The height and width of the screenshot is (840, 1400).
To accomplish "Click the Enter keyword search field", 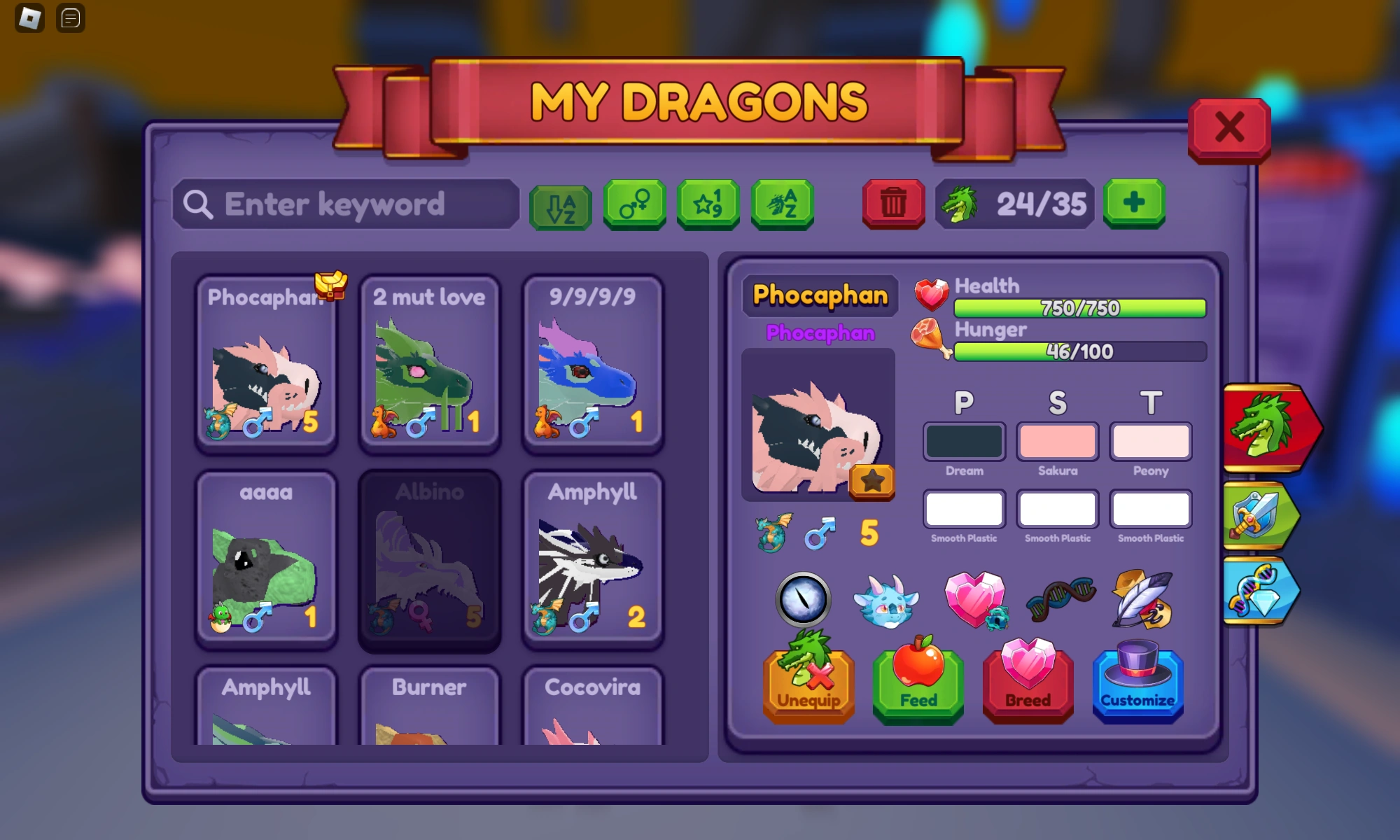I will [x=343, y=204].
